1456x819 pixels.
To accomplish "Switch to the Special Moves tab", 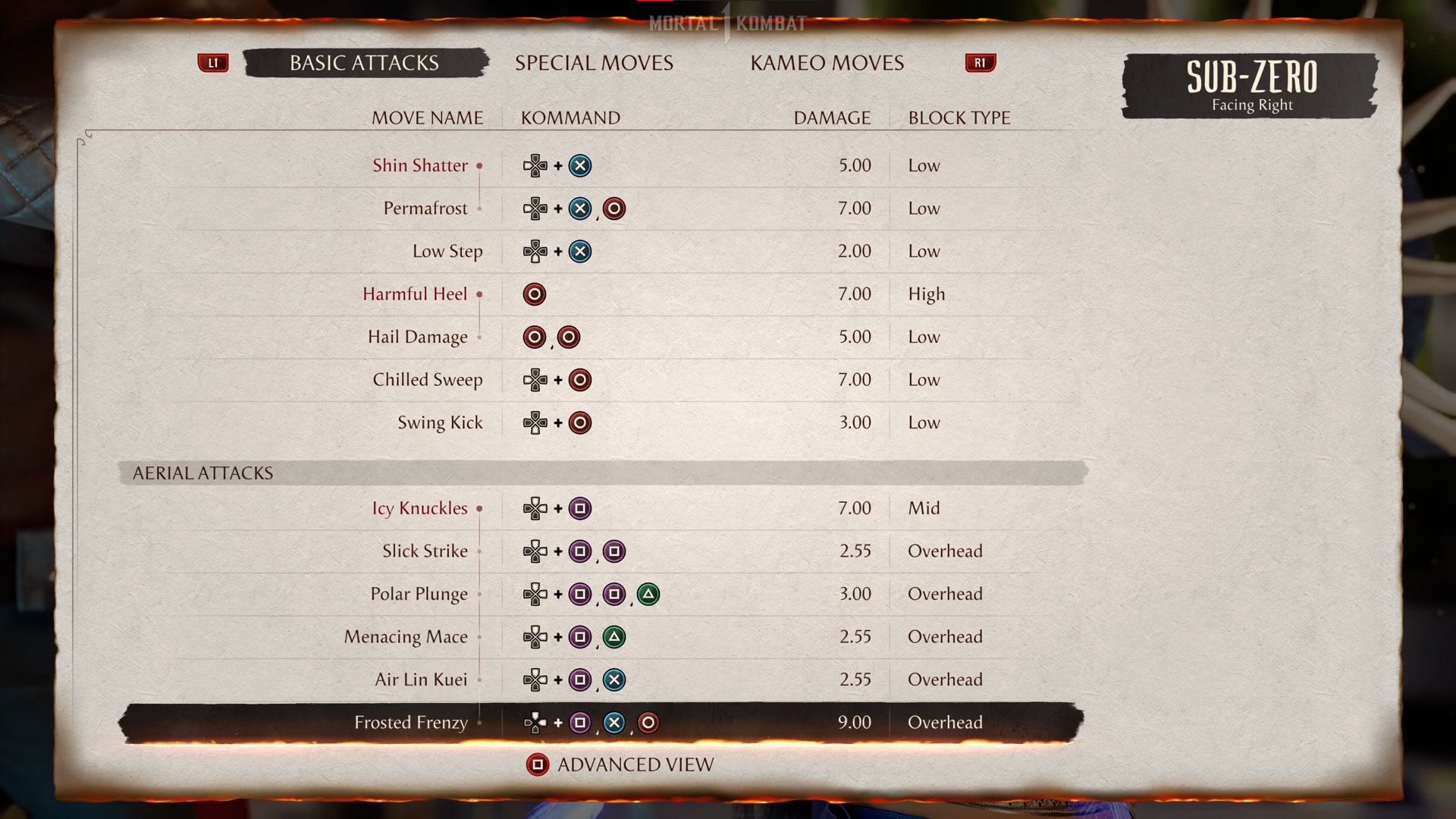I will [595, 63].
